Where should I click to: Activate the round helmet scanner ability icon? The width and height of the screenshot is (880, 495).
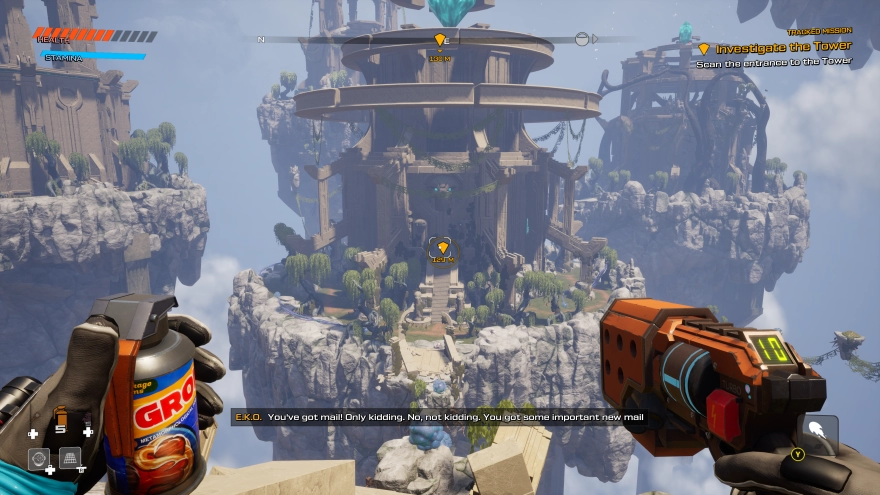point(38,458)
